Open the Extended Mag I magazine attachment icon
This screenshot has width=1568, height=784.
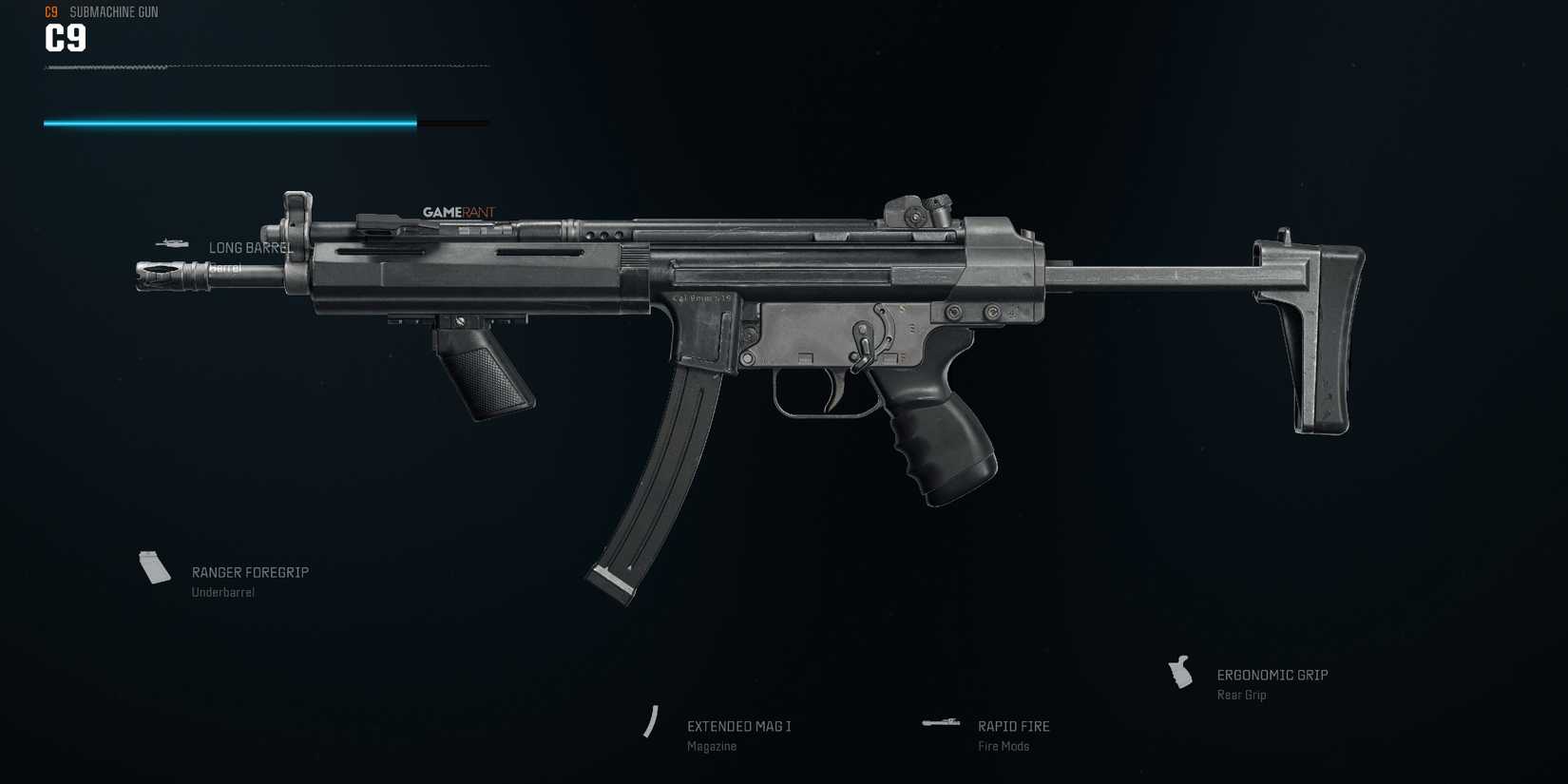point(653,722)
